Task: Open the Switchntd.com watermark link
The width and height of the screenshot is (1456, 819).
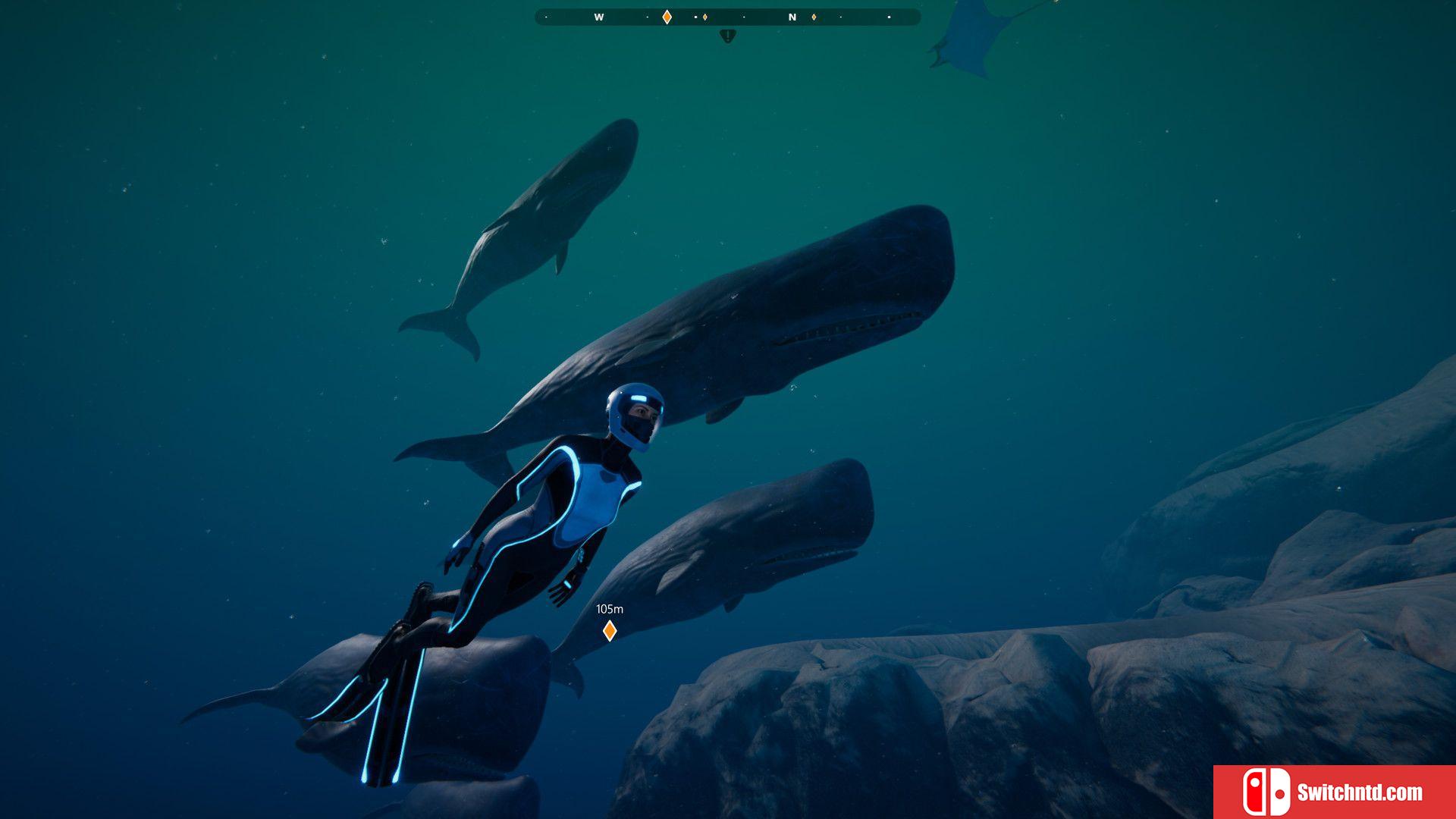Action: point(1335,792)
